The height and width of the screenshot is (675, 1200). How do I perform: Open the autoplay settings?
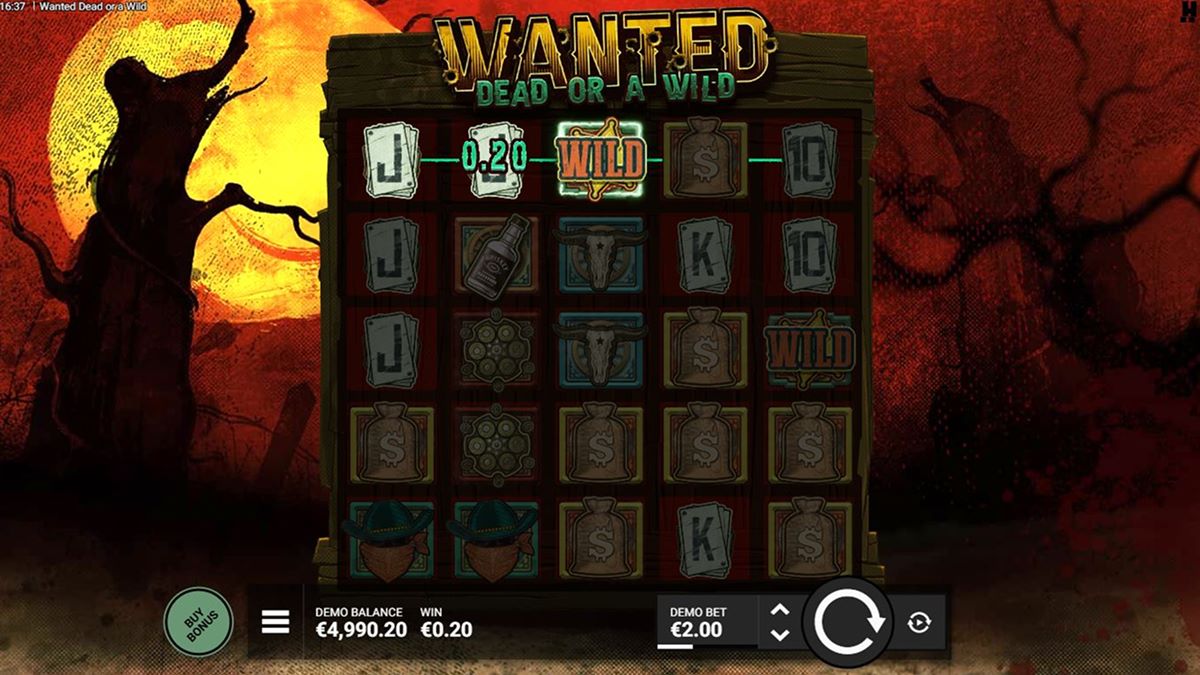tap(919, 623)
